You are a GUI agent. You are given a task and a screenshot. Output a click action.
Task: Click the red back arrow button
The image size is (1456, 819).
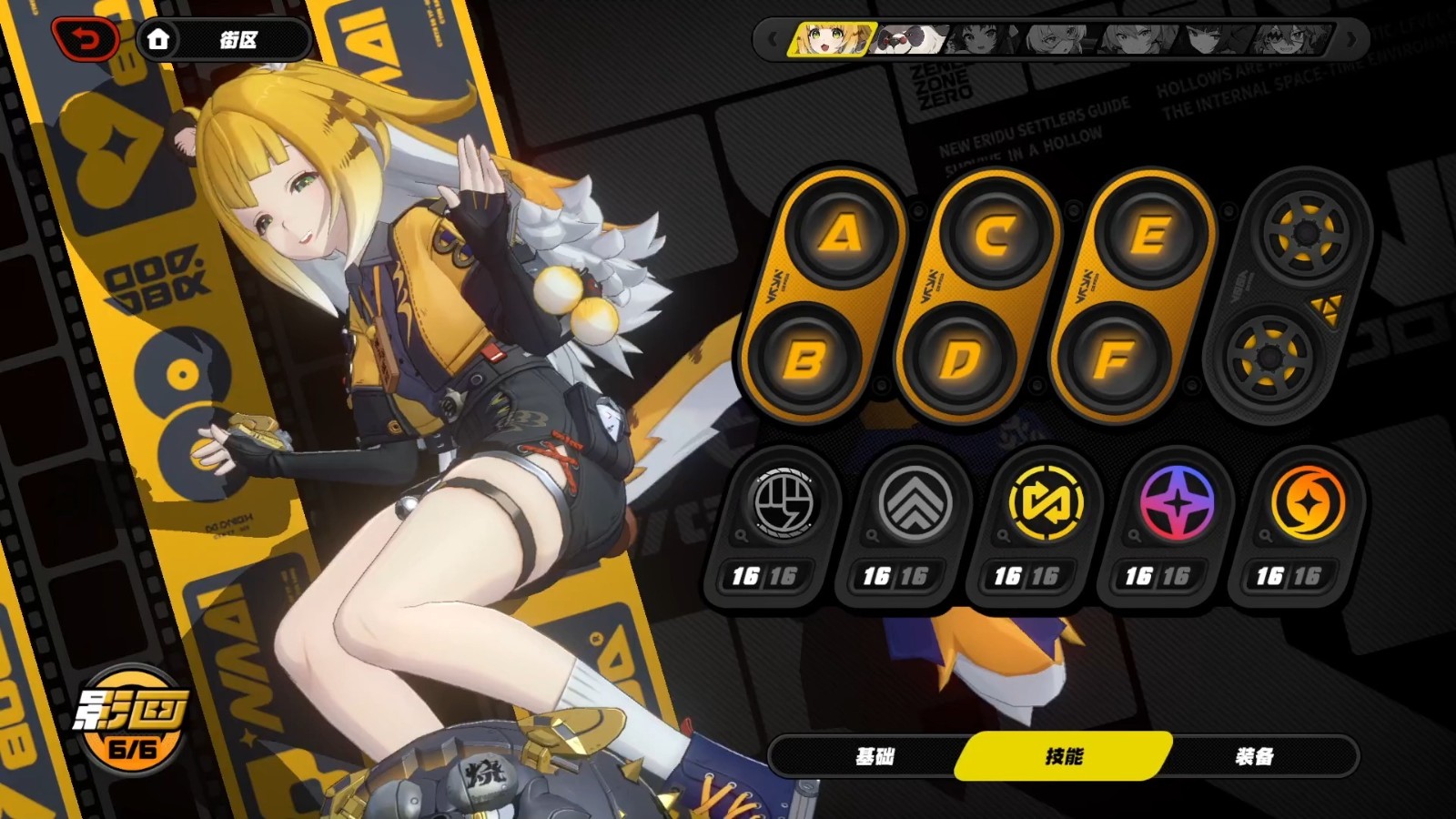click(x=86, y=39)
